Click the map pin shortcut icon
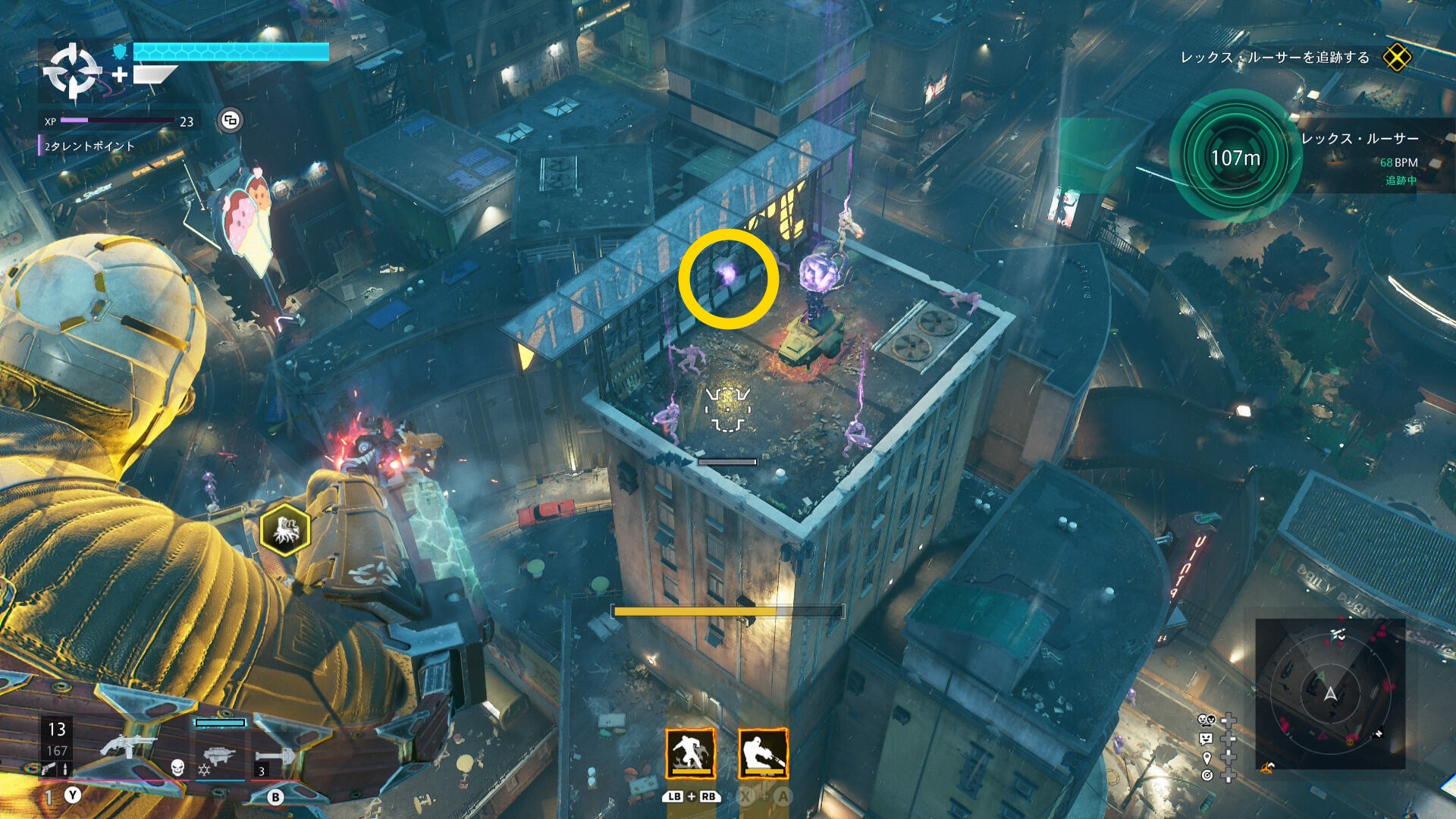The height and width of the screenshot is (819, 1456). [1207, 758]
